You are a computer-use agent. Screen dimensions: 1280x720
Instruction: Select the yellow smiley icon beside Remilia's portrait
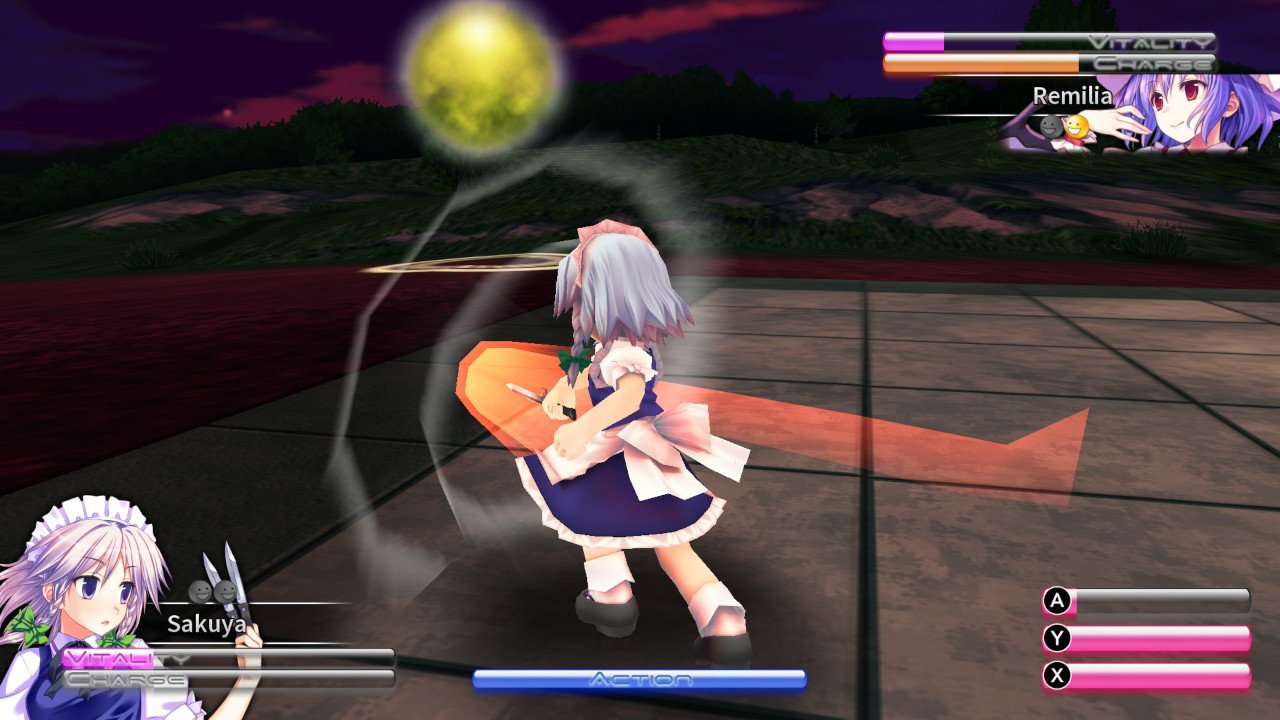pyautogui.click(x=1077, y=127)
